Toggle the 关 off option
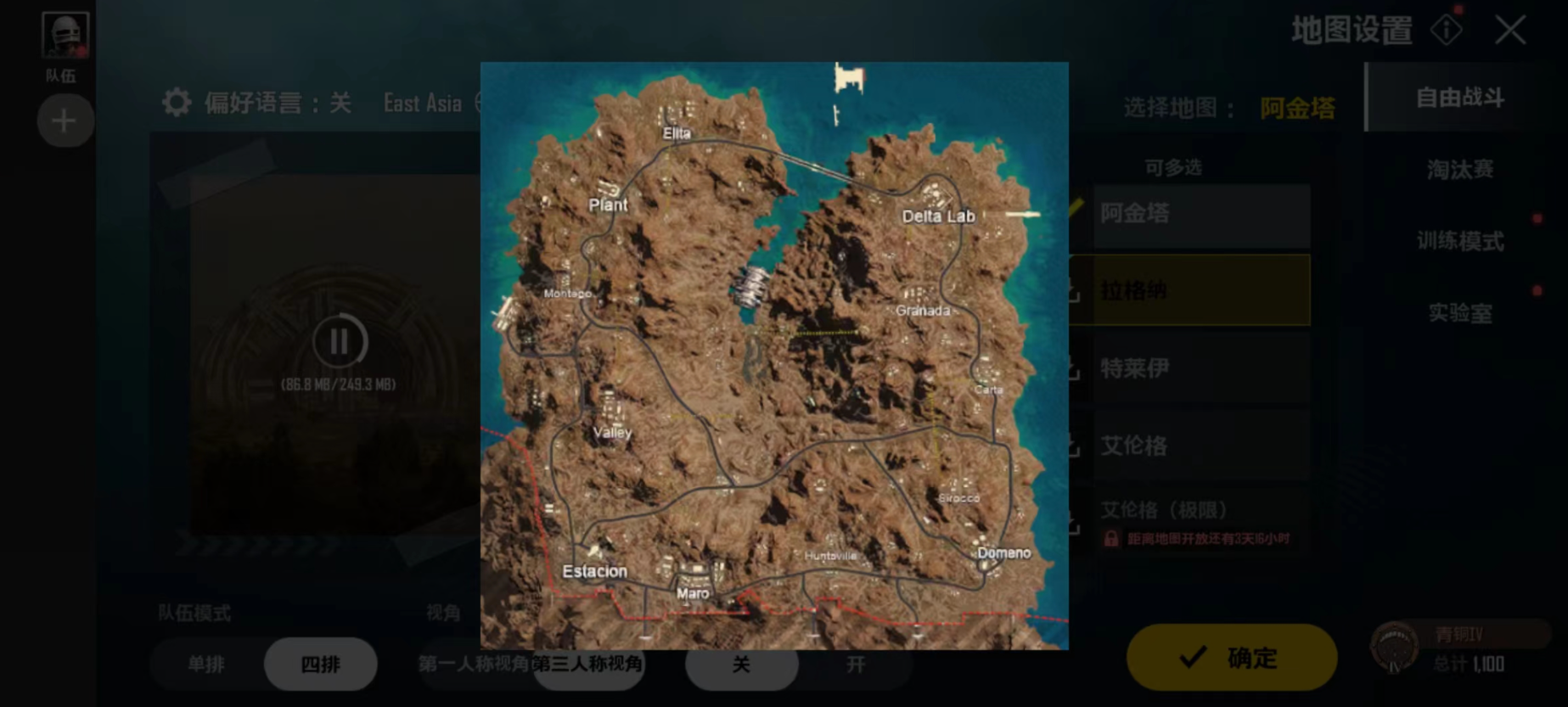This screenshot has height=707, width=1568. click(741, 664)
